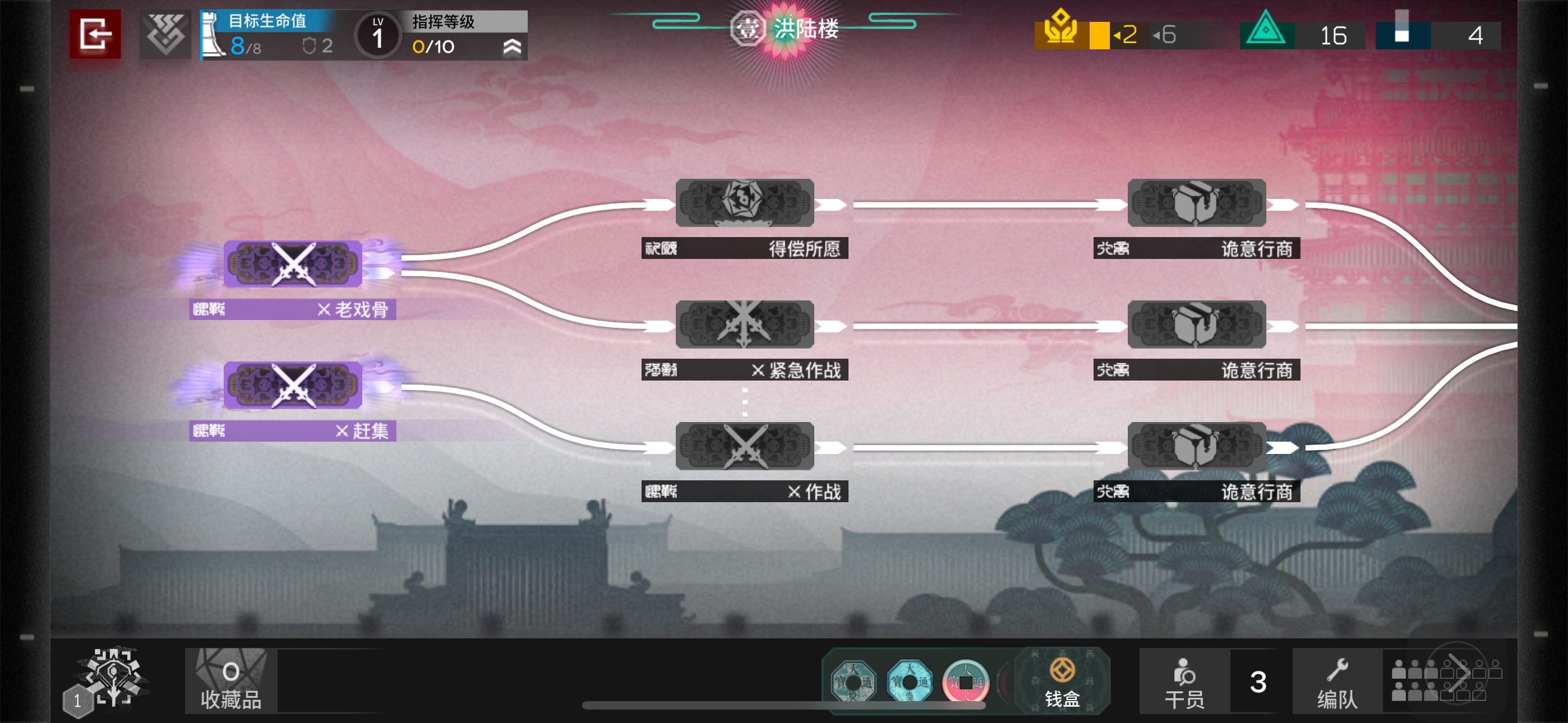
Task: Open the 干员 operators list
Action: (x=1184, y=682)
